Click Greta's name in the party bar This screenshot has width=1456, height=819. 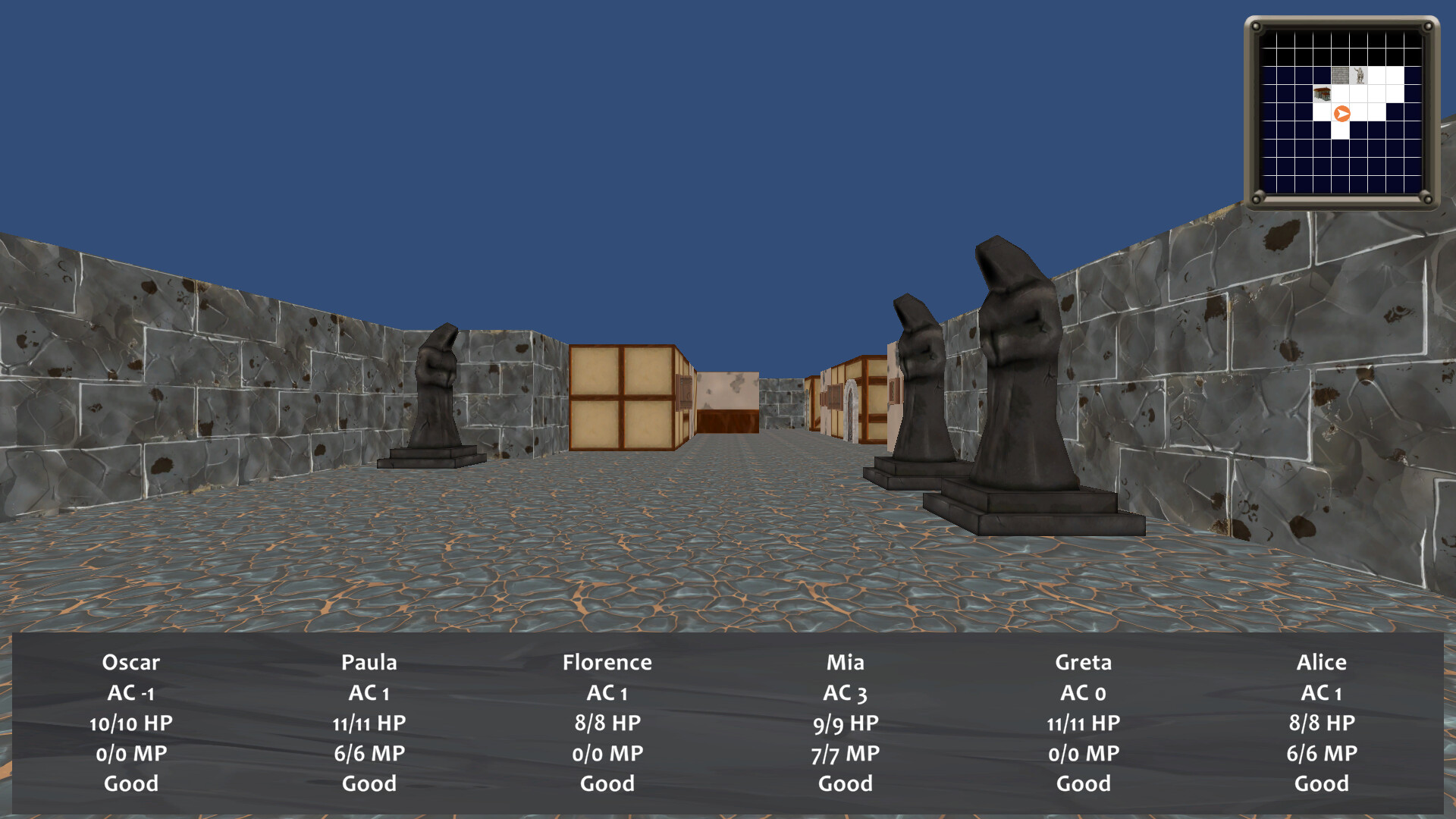1084,662
